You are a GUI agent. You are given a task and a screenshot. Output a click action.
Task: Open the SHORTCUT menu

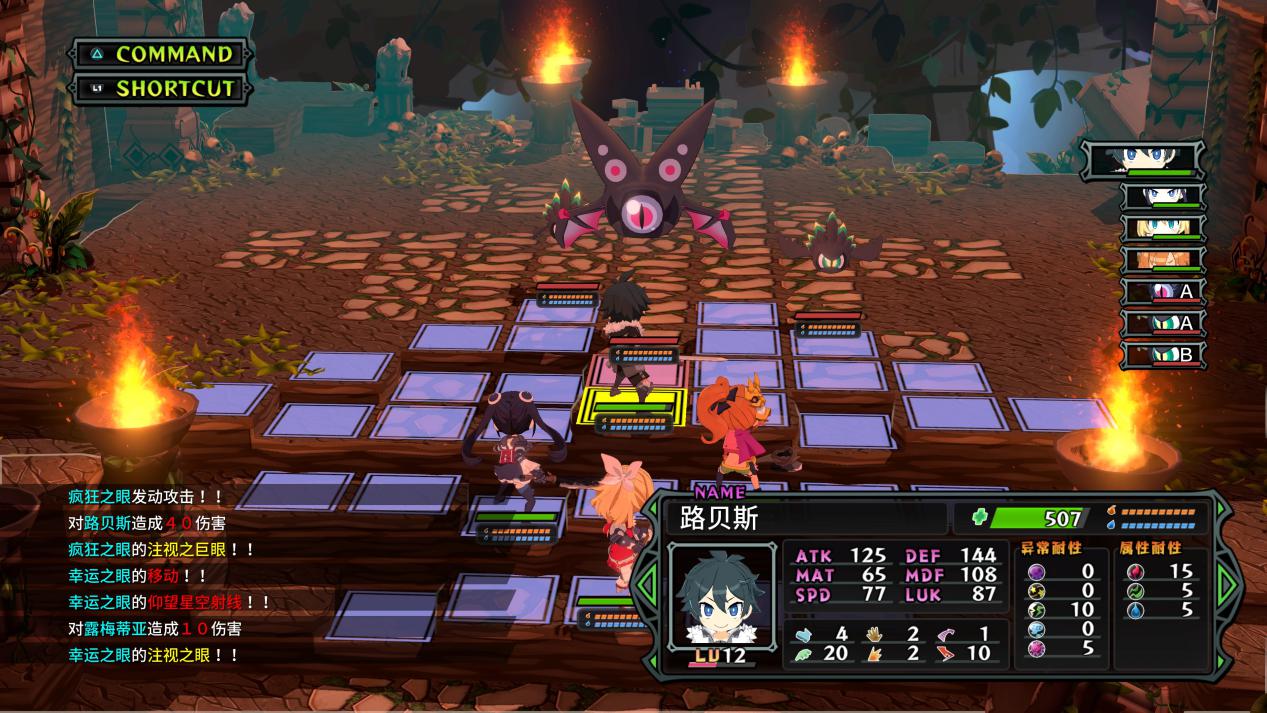click(160, 88)
